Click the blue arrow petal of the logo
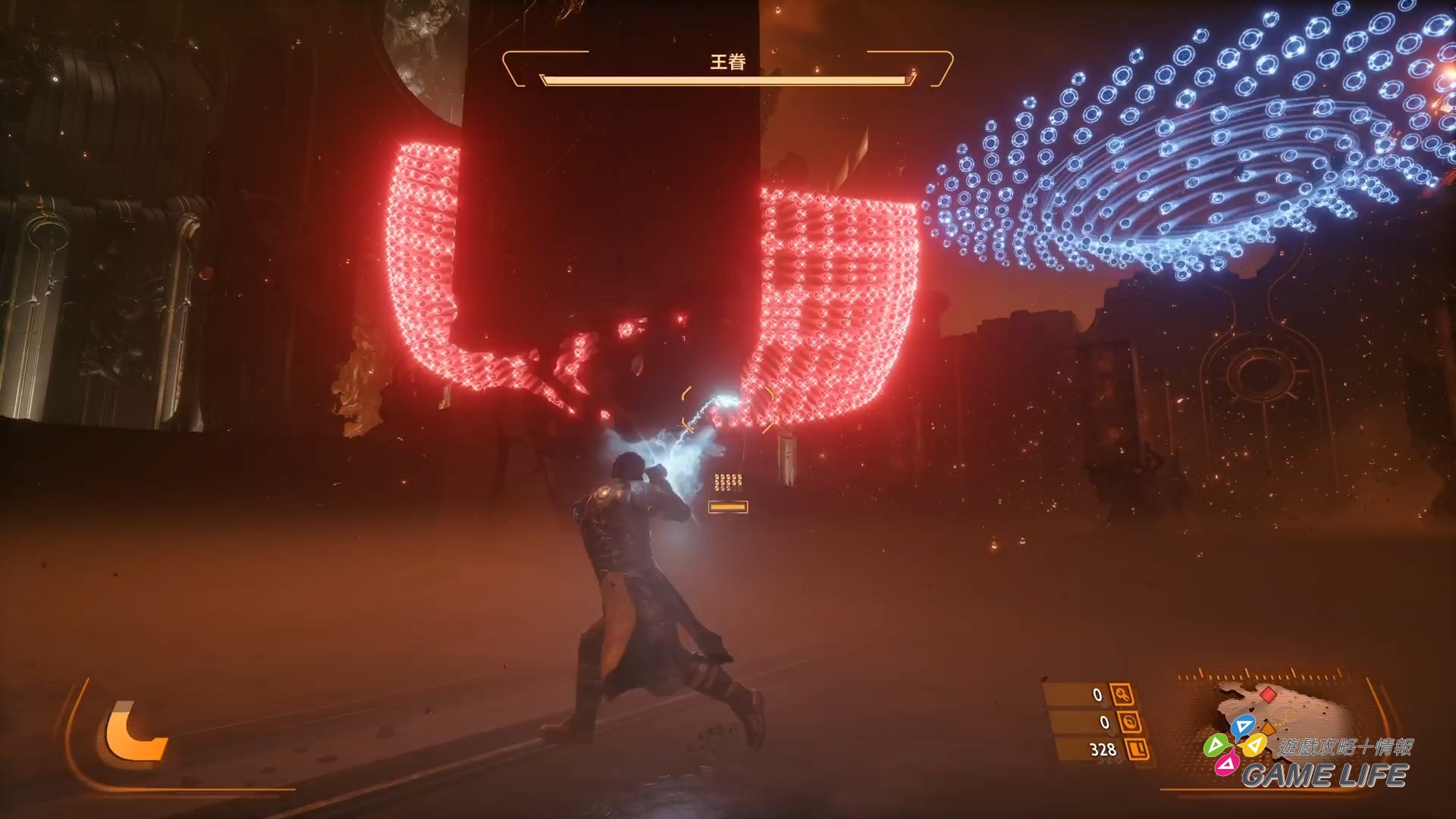 click(x=1244, y=725)
